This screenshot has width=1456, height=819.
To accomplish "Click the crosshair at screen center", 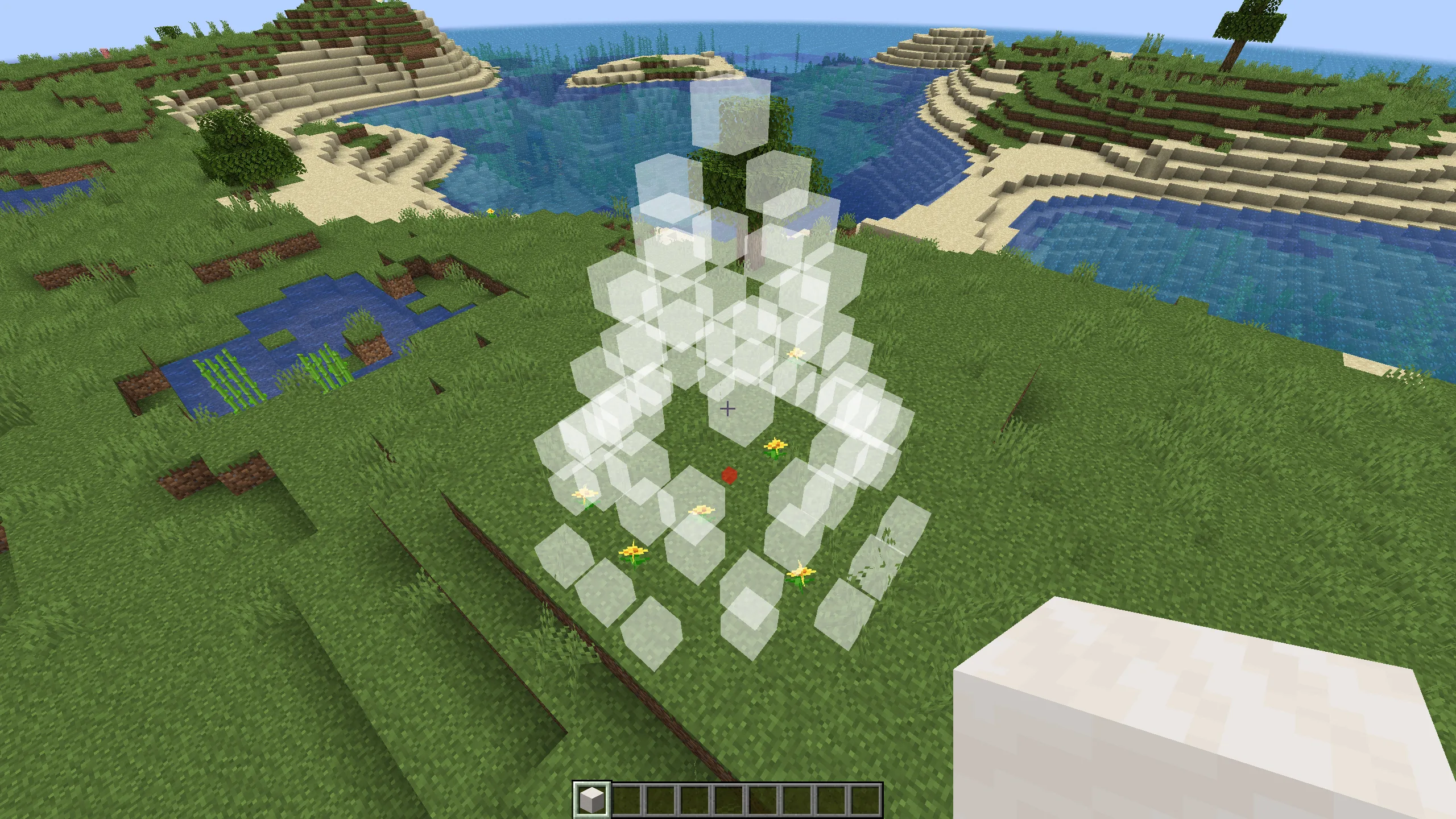I will click(728, 409).
